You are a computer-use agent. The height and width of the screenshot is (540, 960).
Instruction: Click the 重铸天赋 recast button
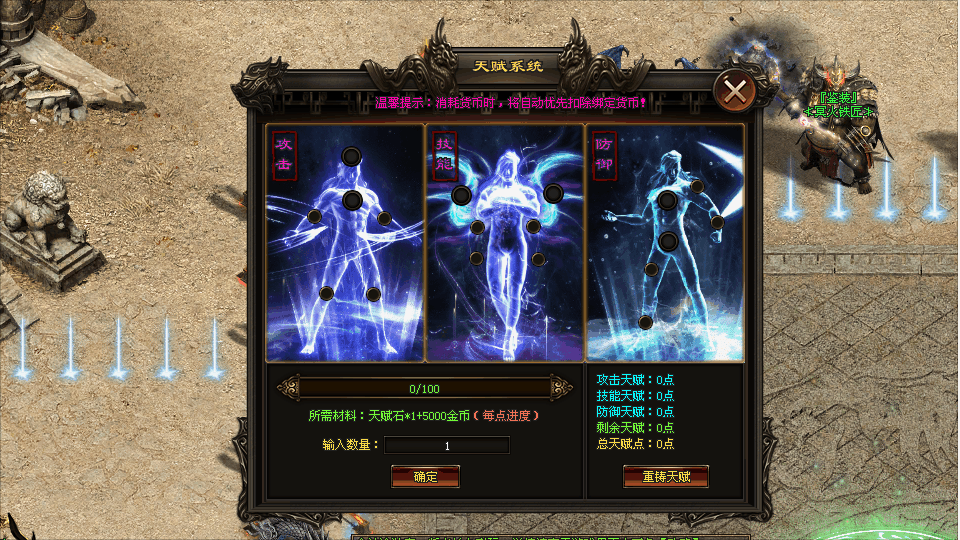pos(665,477)
